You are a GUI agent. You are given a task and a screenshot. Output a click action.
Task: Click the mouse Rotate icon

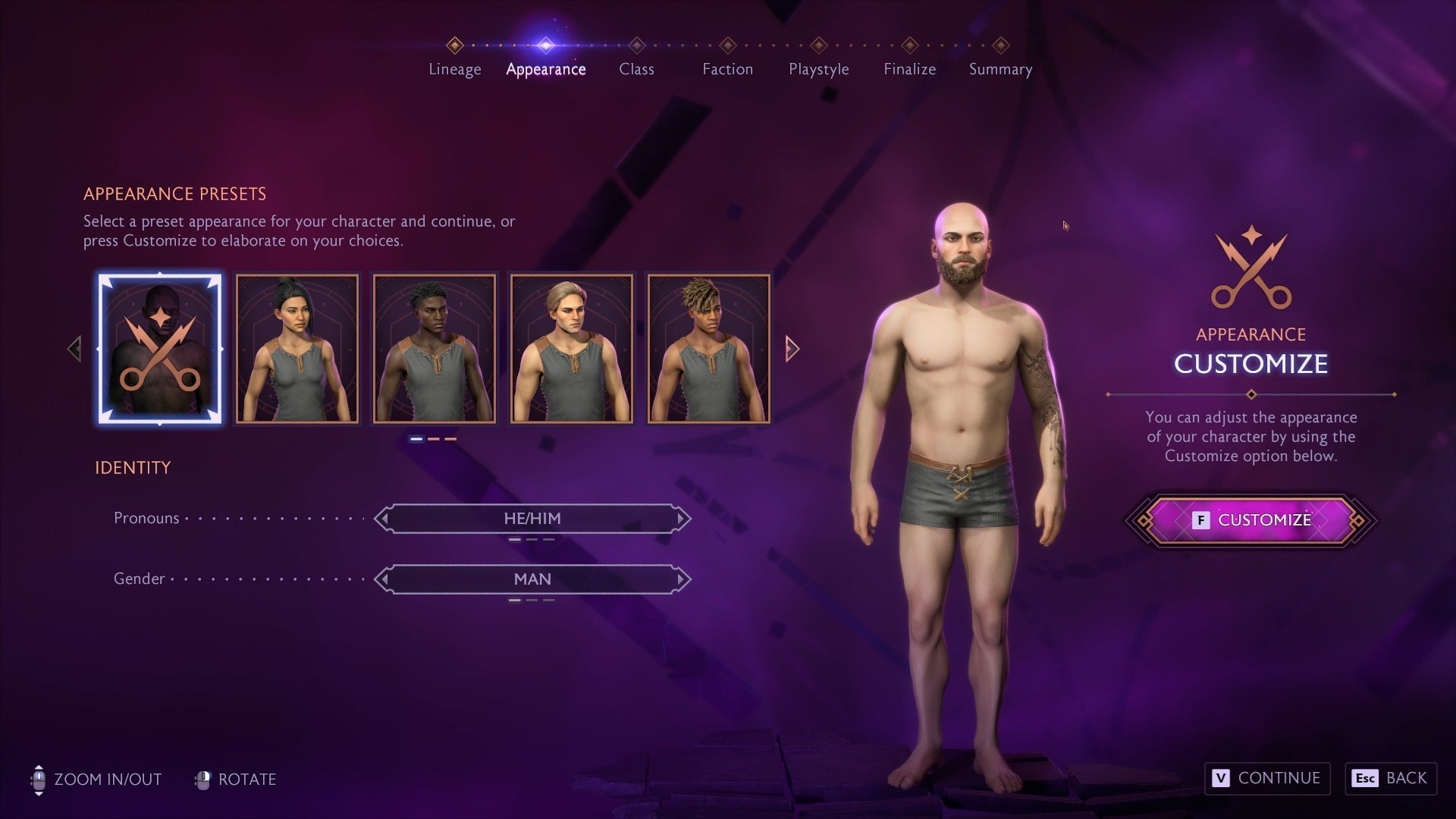202,779
